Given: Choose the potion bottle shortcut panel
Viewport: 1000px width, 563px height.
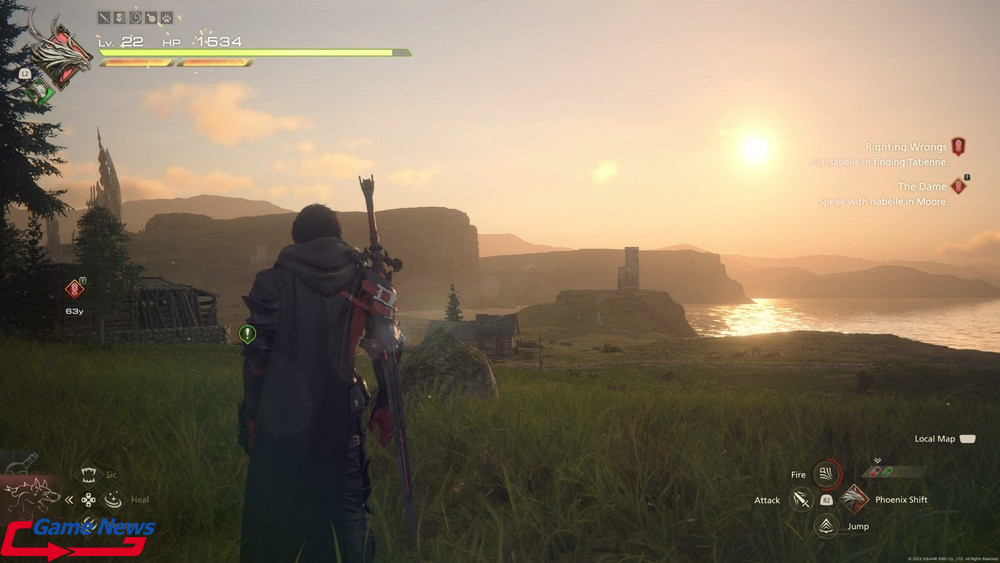Looking at the screenshot, I should click(x=22, y=463).
